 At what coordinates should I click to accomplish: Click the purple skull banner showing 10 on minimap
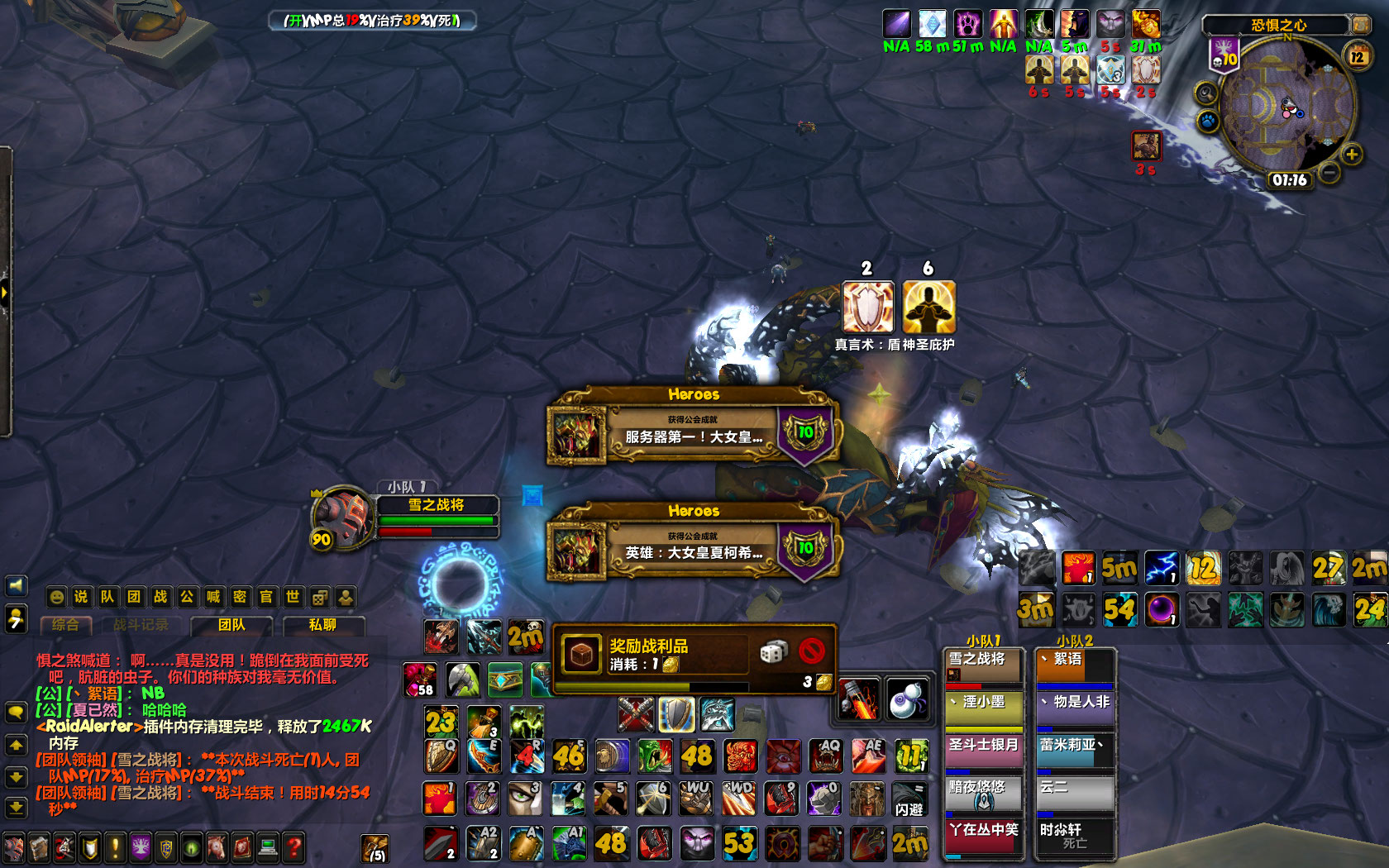click(1224, 56)
